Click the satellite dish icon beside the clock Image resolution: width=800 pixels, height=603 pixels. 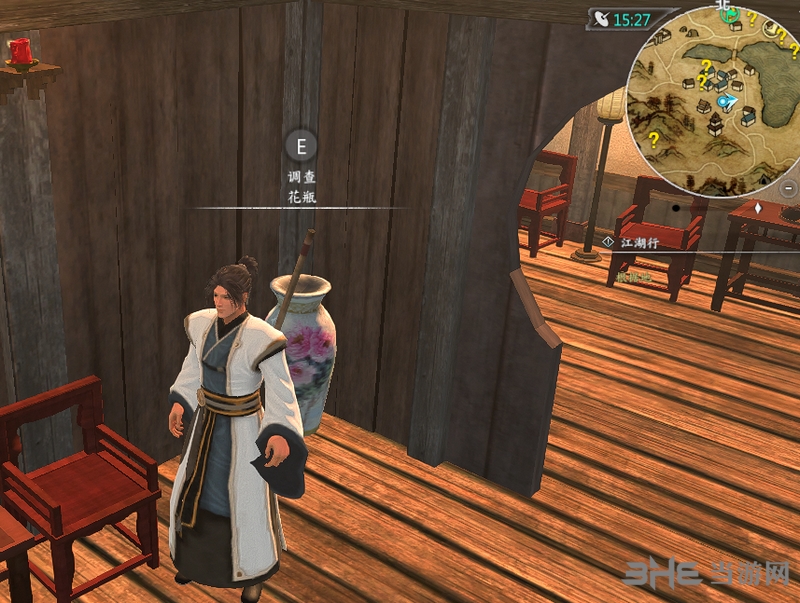(600, 18)
